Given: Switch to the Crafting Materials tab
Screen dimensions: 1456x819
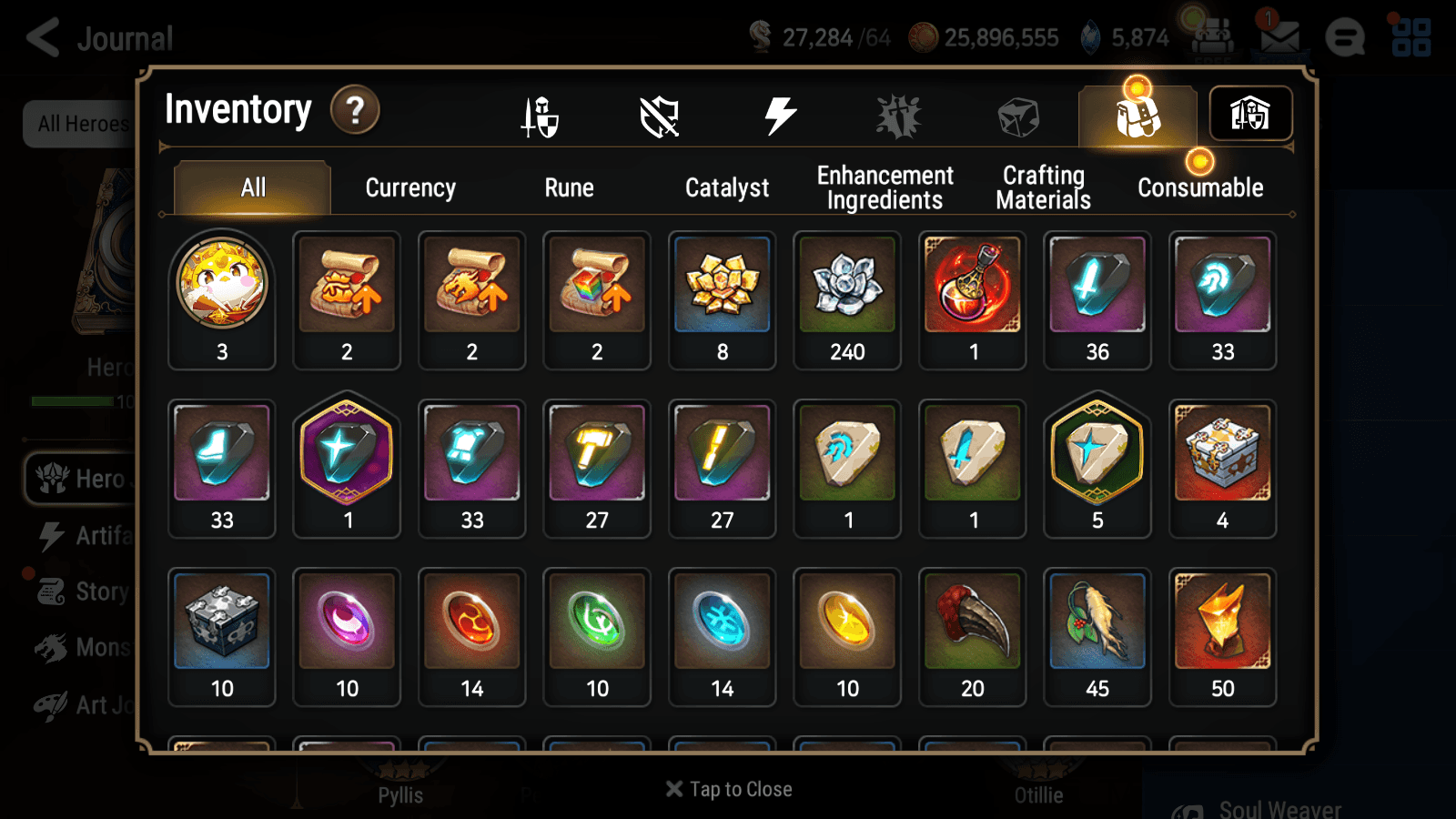Looking at the screenshot, I should [x=1043, y=187].
